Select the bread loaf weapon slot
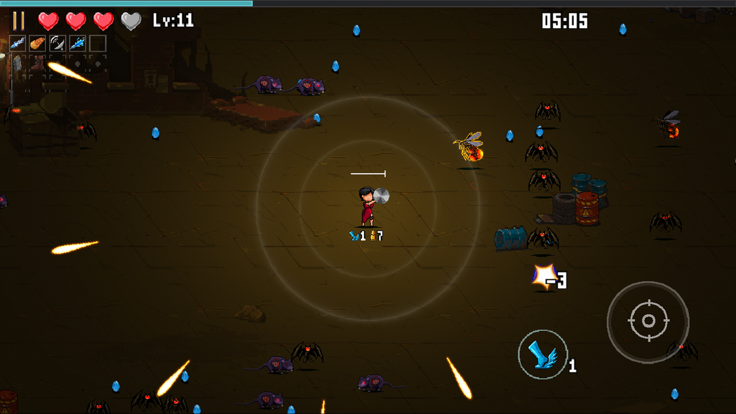The image size is (736, 414). [37, 43]
